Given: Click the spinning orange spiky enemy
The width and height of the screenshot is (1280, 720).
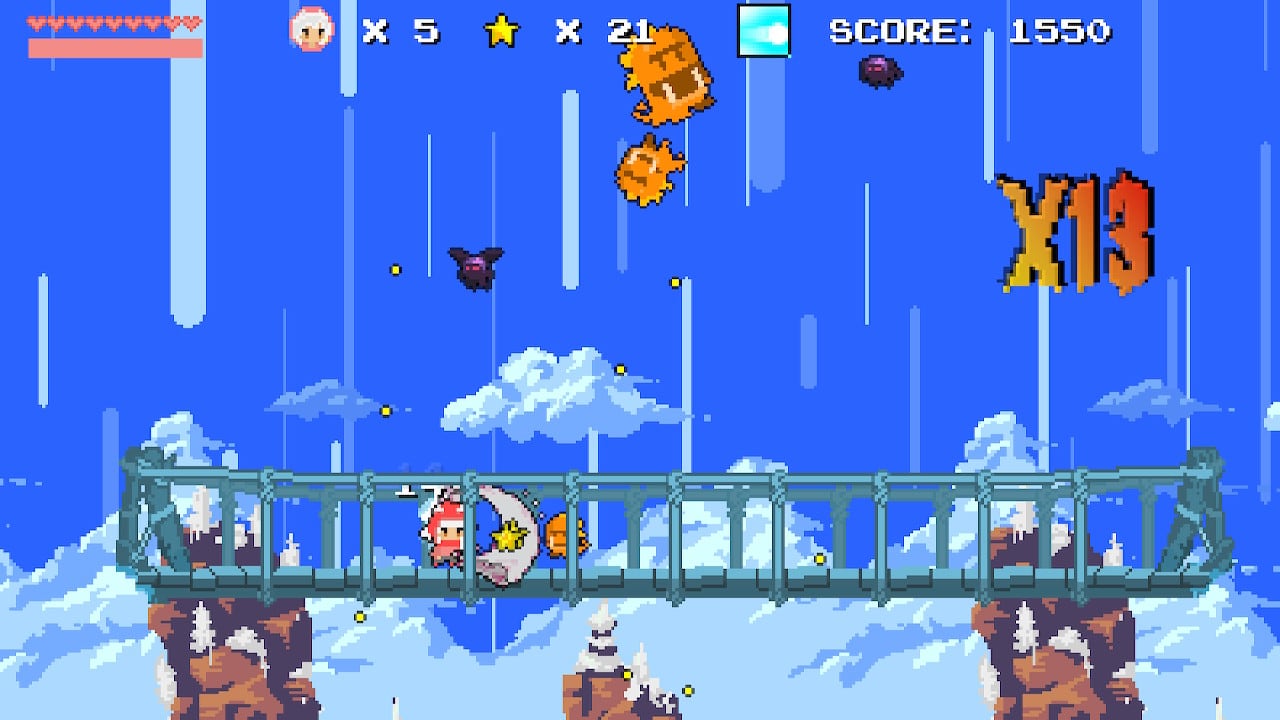Looking at the screenshot, I should click(652, 172).
